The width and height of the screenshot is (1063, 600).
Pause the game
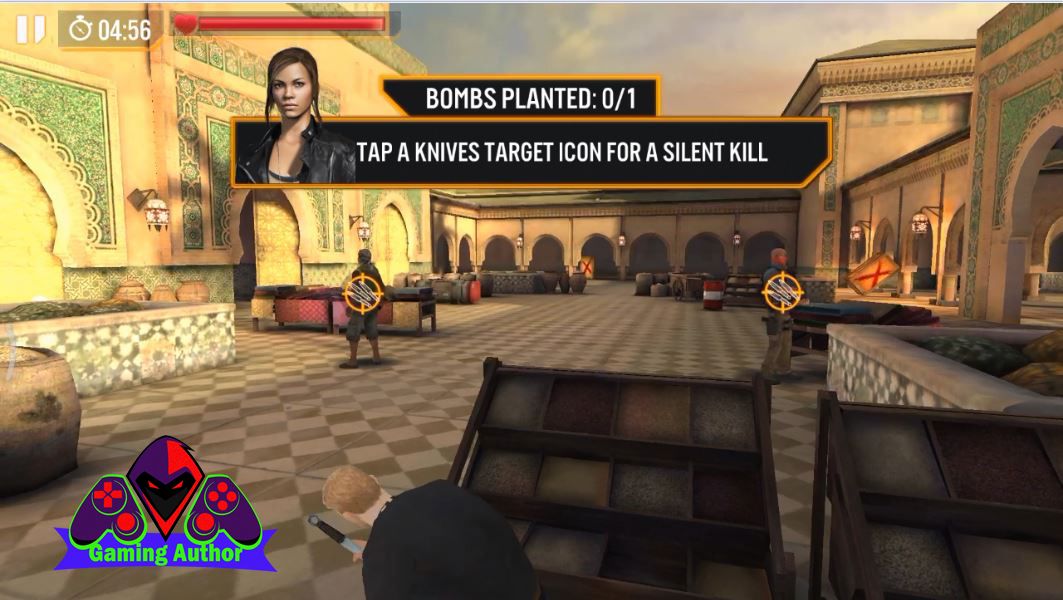point(30,29)
